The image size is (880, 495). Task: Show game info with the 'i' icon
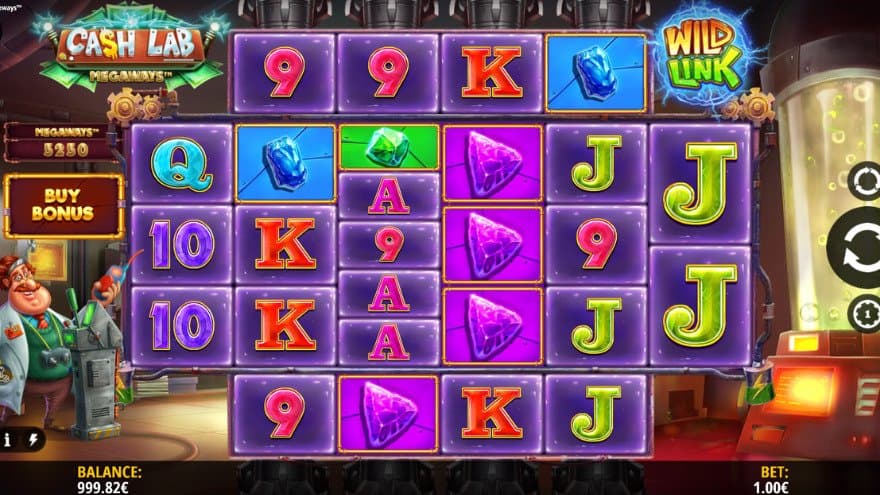[7, 439]
